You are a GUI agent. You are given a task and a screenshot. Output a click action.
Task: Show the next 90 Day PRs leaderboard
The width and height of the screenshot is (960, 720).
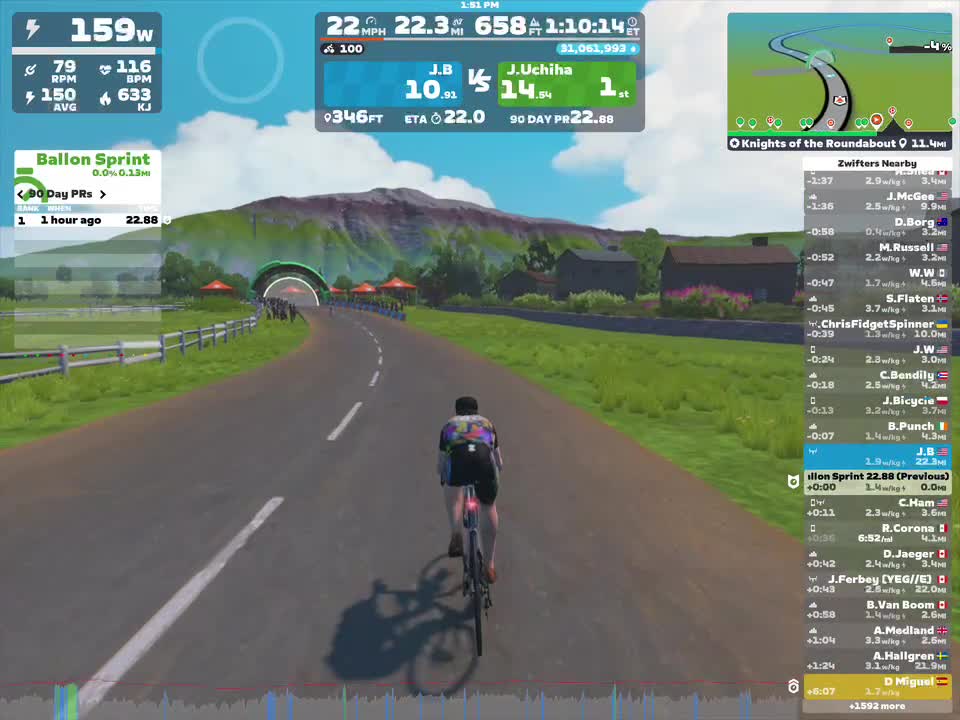(x=102, y=194)
